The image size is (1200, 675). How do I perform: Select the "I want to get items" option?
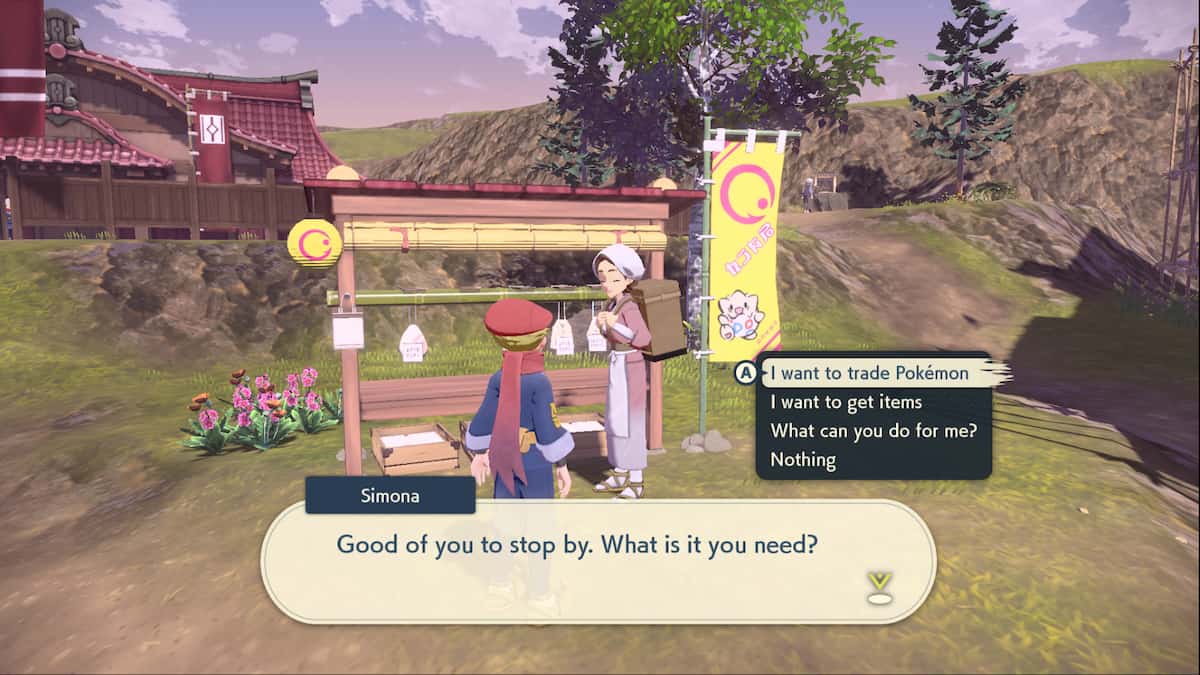(x=845, y=402)
